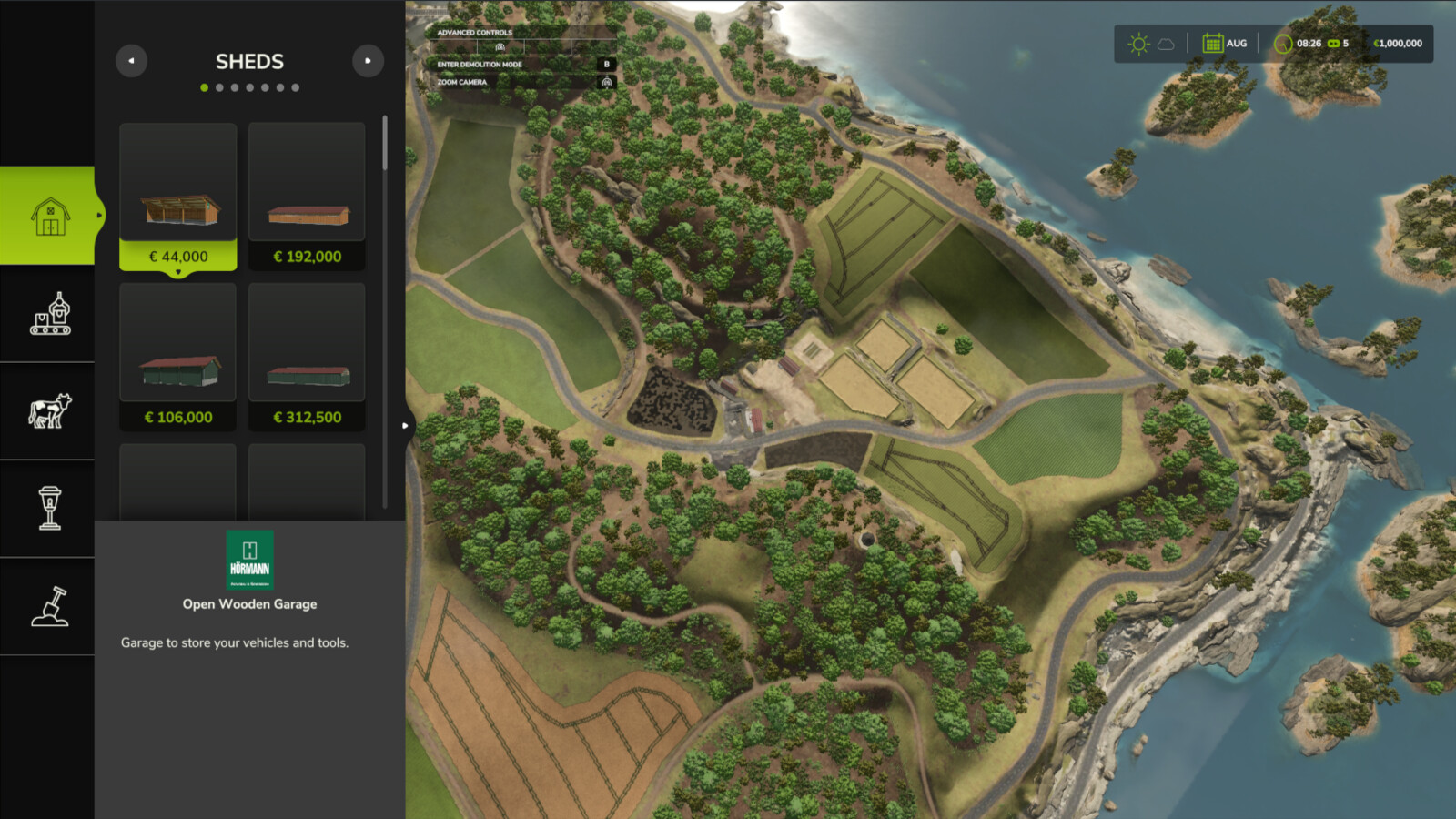Select the Landscaping shovel category icon
Image resolution: width=1456 pixels, height=819 pixels.
coord(48,607)
